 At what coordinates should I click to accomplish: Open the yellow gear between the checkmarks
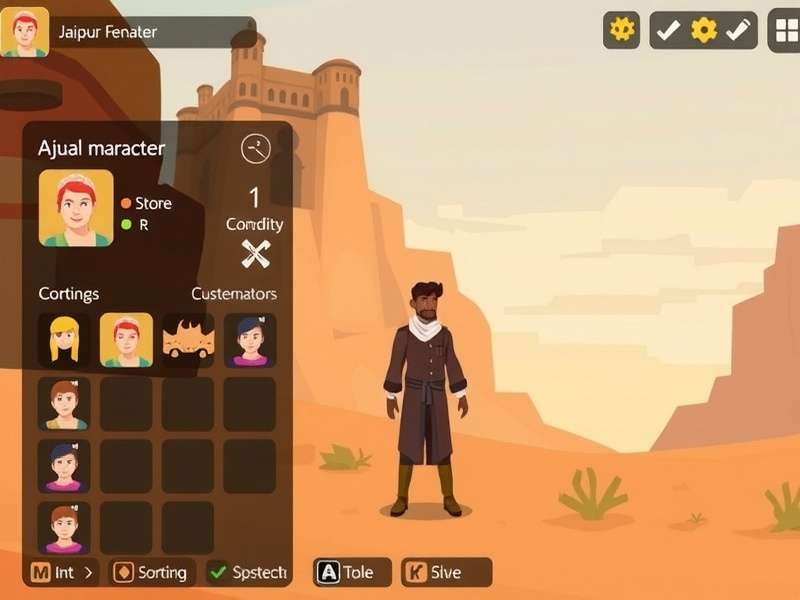[704, 30]
